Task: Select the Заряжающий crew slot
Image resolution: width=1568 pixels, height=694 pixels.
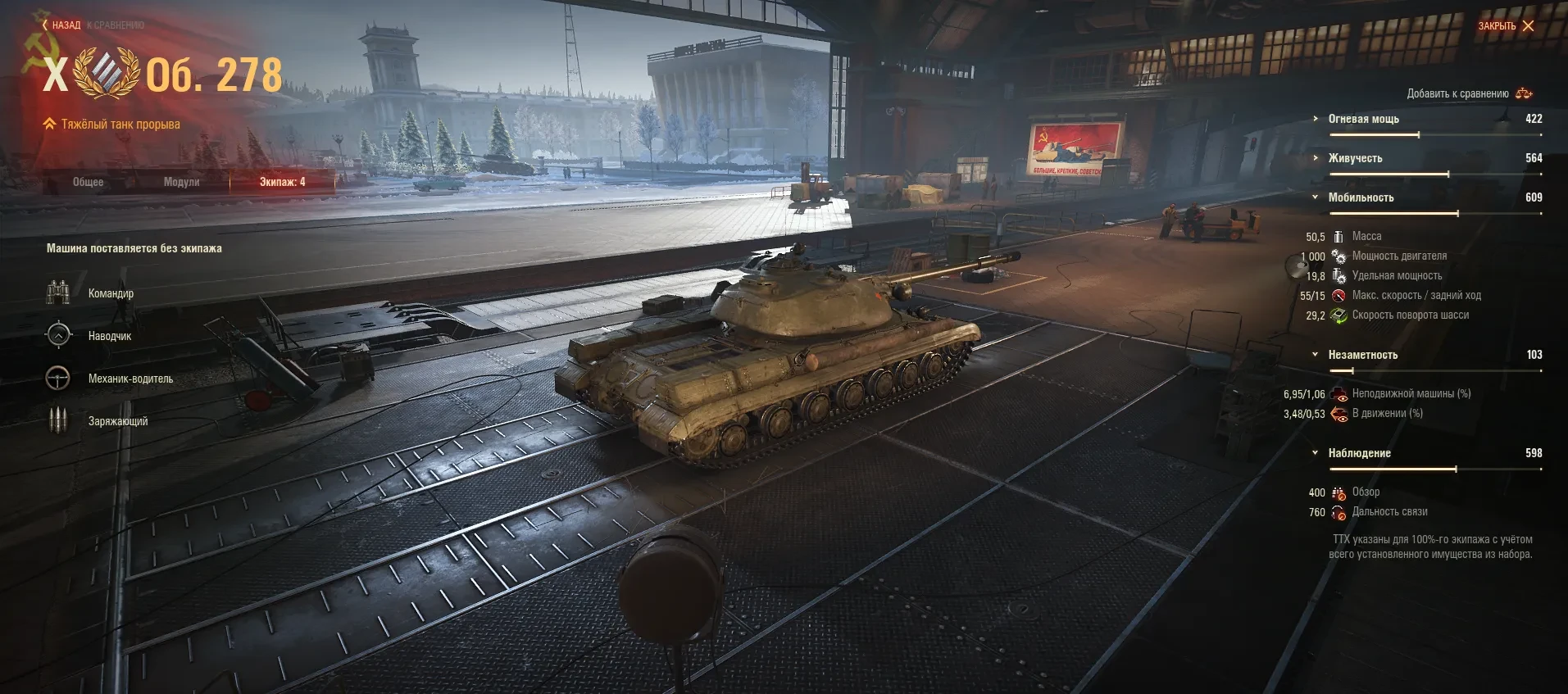Action: click(118, 421)
